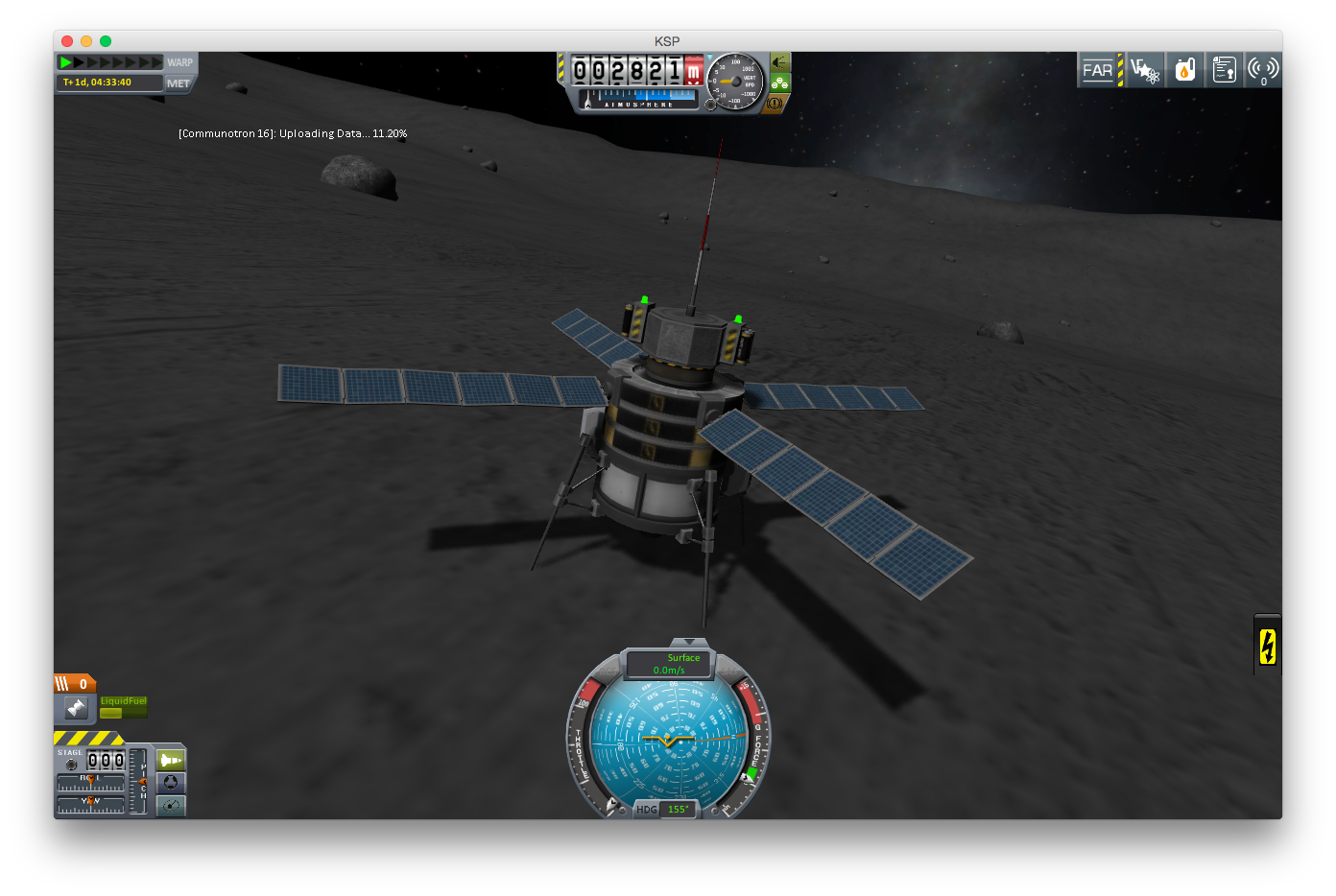Click the STAGE indicator light

click(x=71, y=765)
